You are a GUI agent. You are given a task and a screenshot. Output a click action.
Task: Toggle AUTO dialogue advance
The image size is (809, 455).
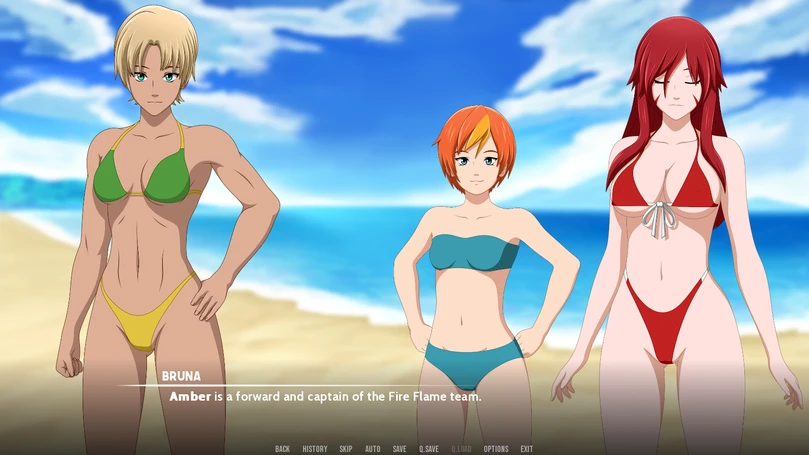[373, 449]
